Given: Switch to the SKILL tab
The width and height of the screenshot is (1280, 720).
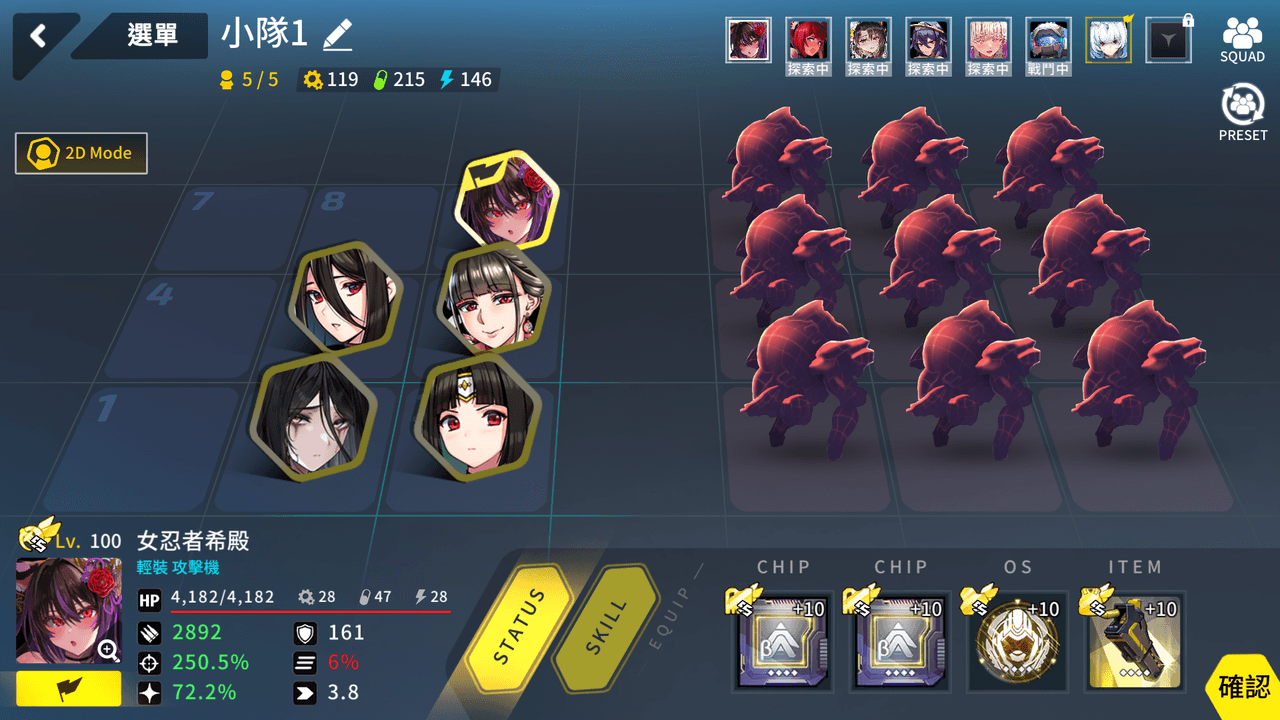Looking at the screenshot, I should (x=605, y=628).
